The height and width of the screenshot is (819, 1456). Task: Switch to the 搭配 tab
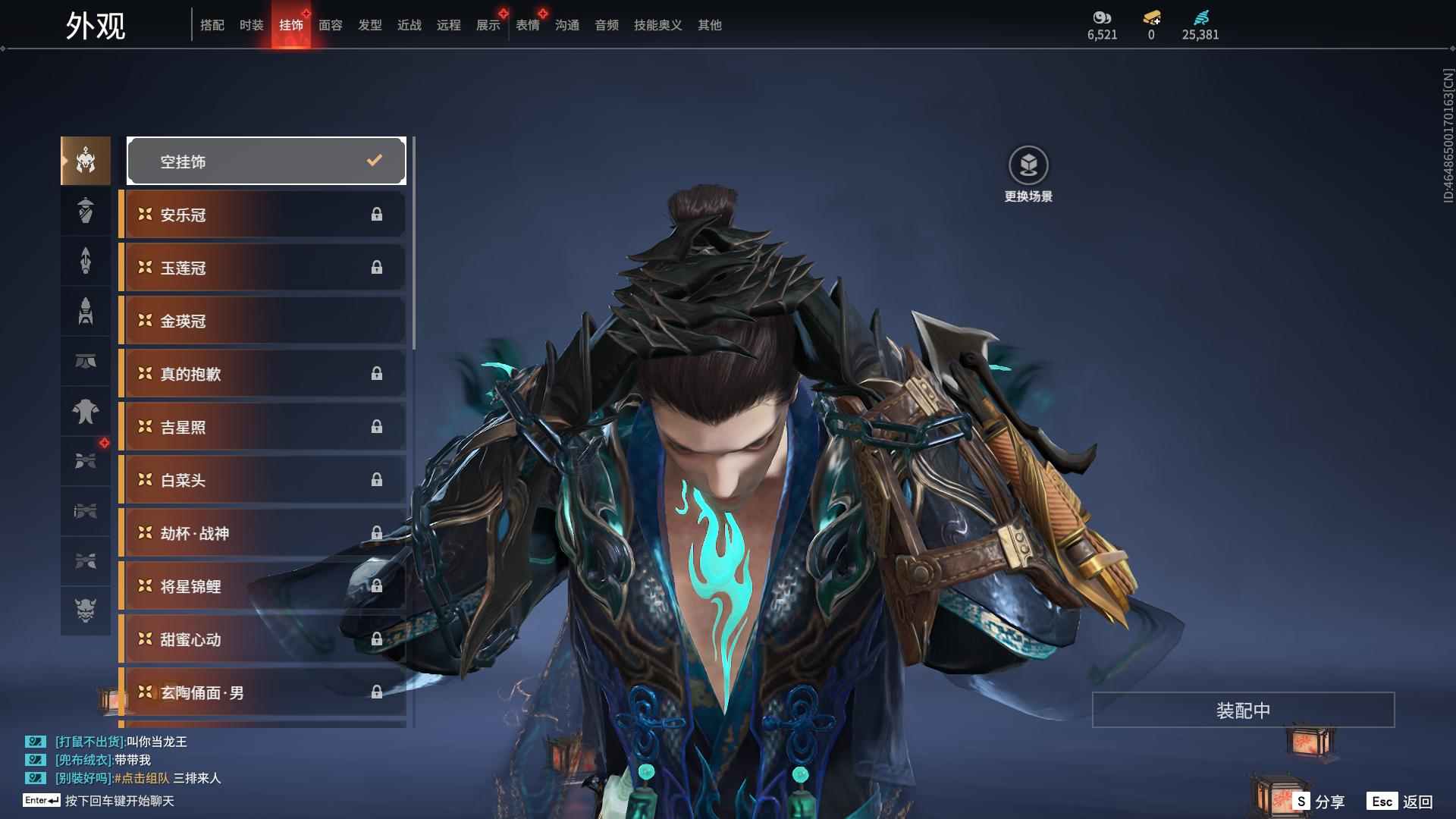(212, 25)
